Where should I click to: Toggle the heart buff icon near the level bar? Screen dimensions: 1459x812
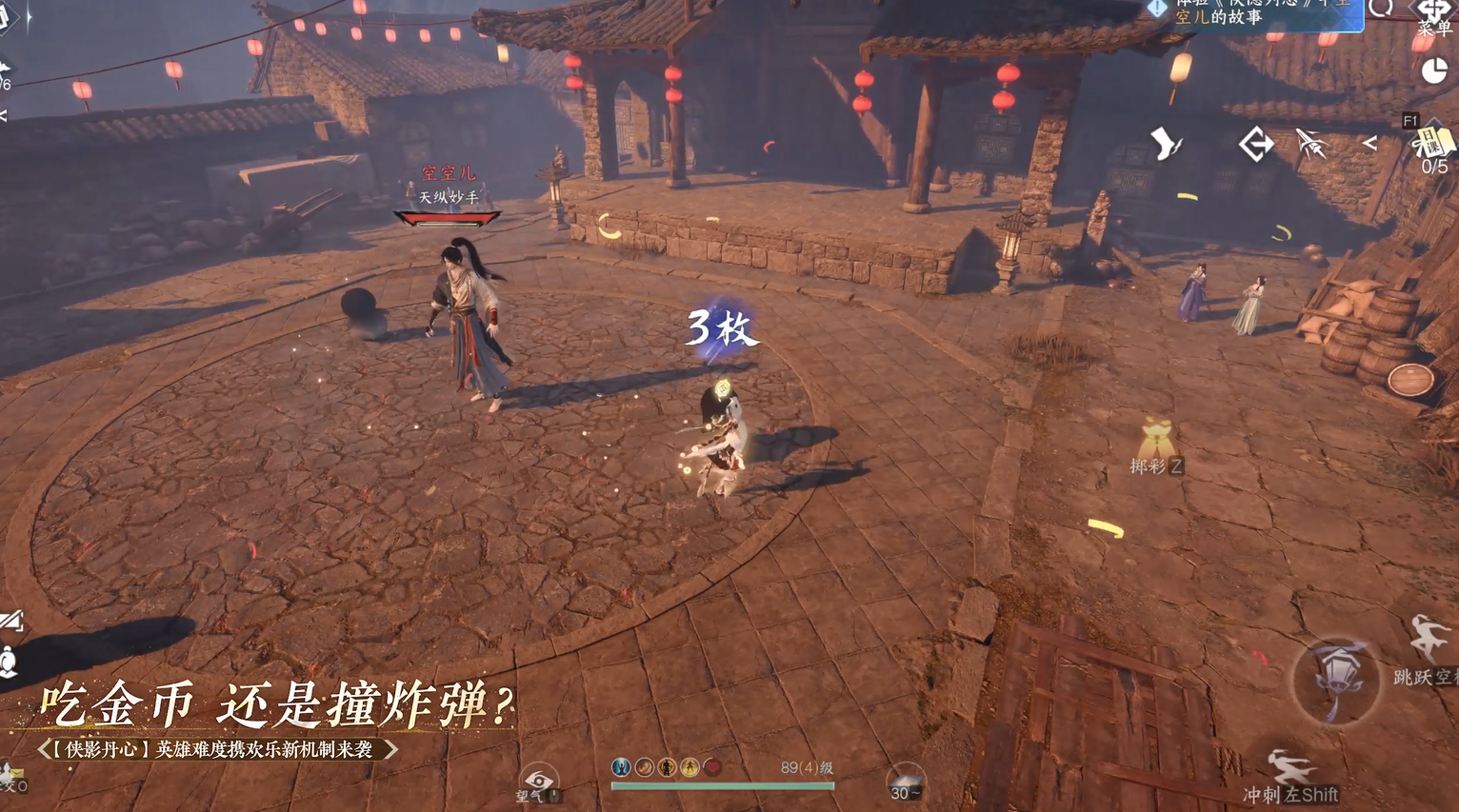[x=712, y=767]
